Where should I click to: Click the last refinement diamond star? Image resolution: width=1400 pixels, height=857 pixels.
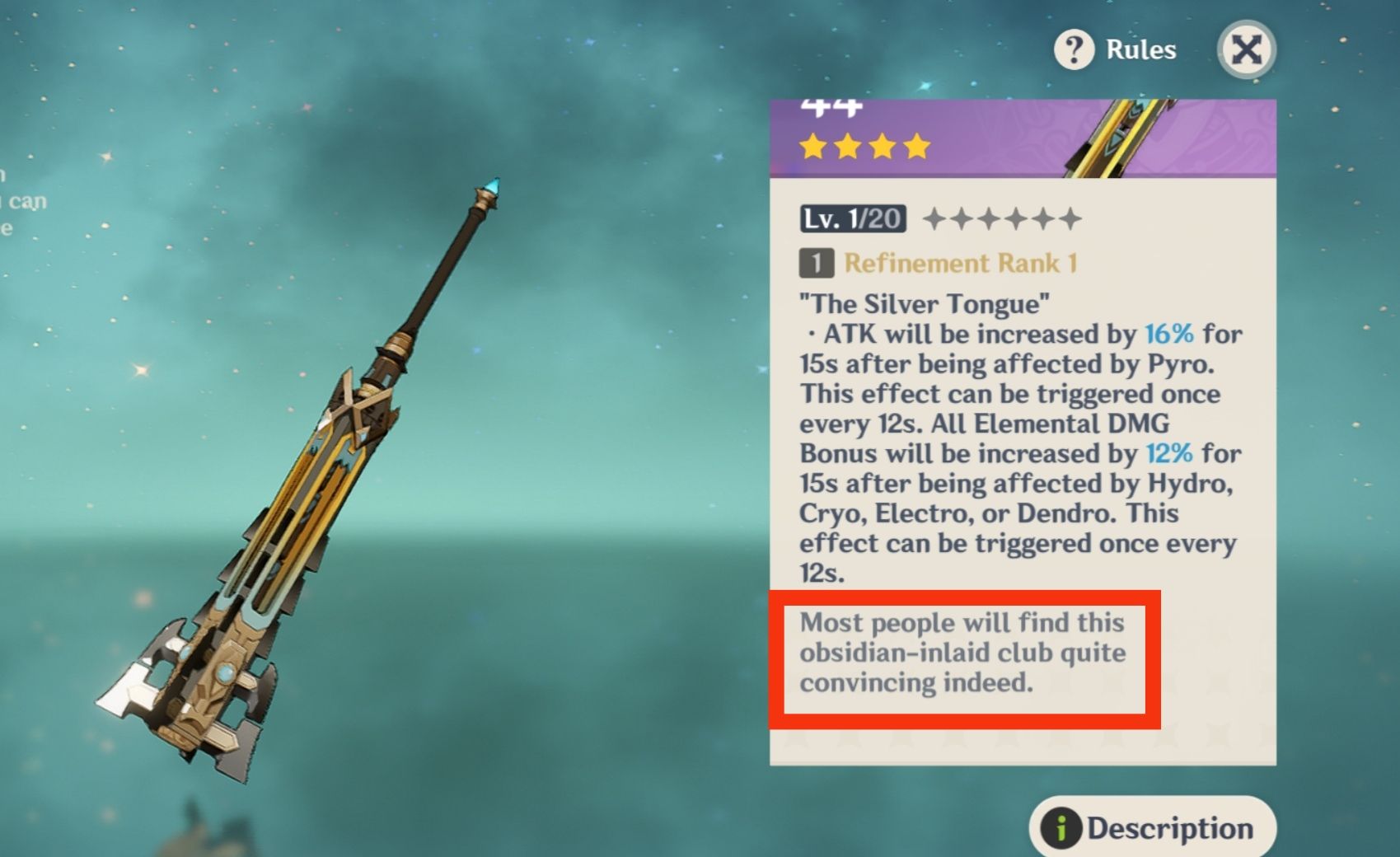1070,217
